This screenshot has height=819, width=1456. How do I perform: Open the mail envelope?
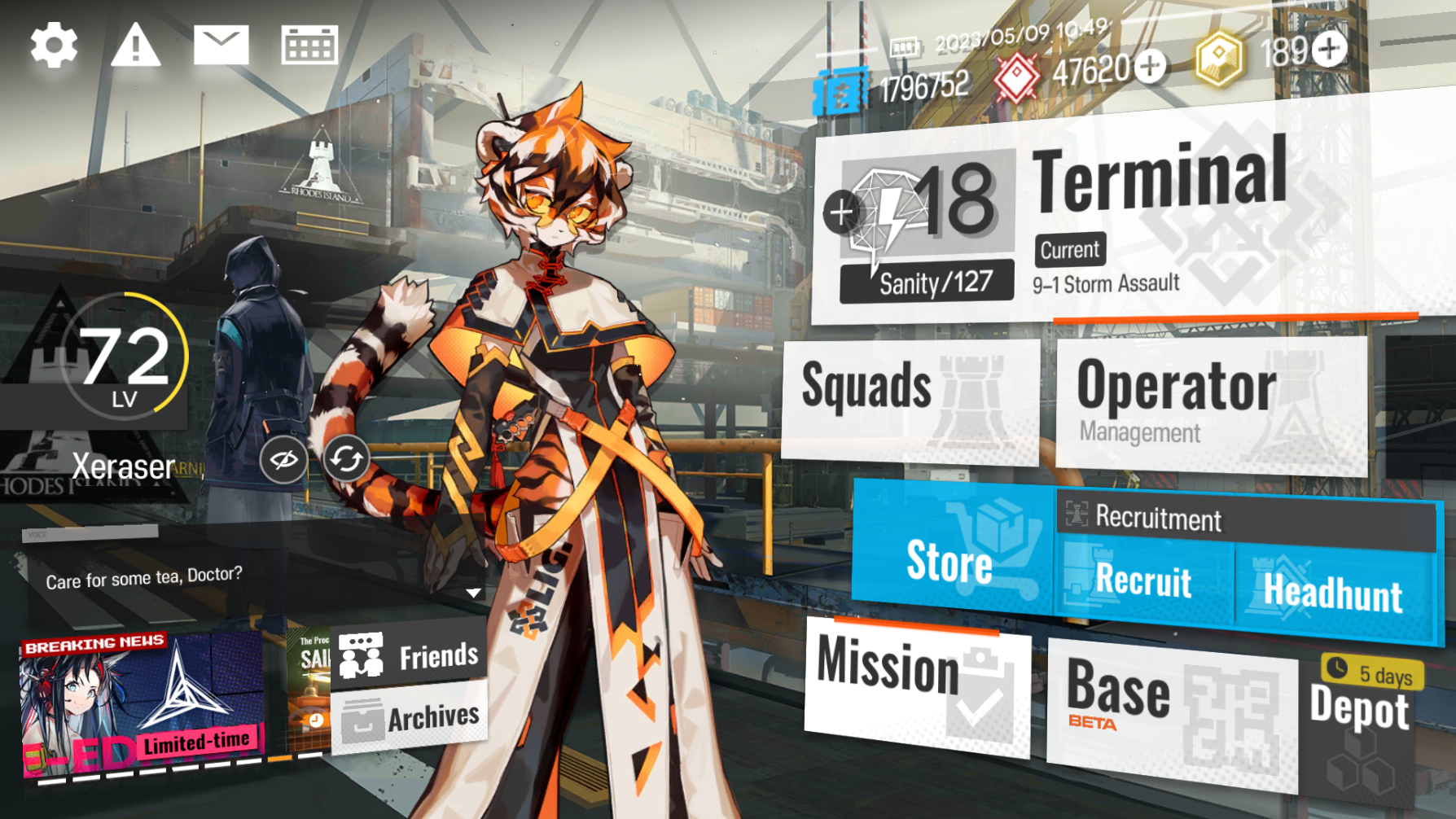click(x=221, y=45)
